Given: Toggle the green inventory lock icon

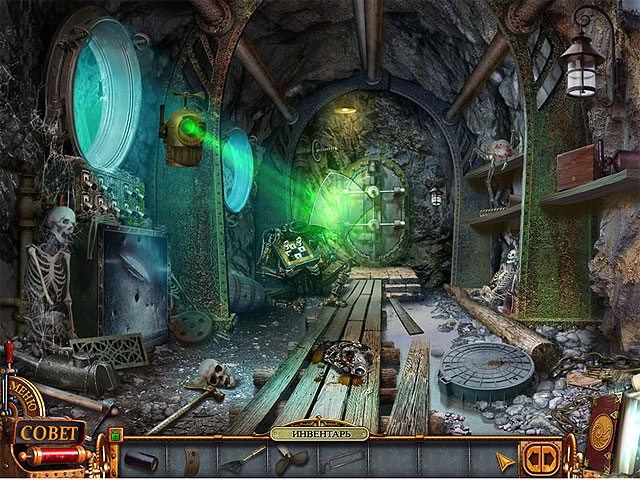Looking at the screenshot, I should 116,434.
